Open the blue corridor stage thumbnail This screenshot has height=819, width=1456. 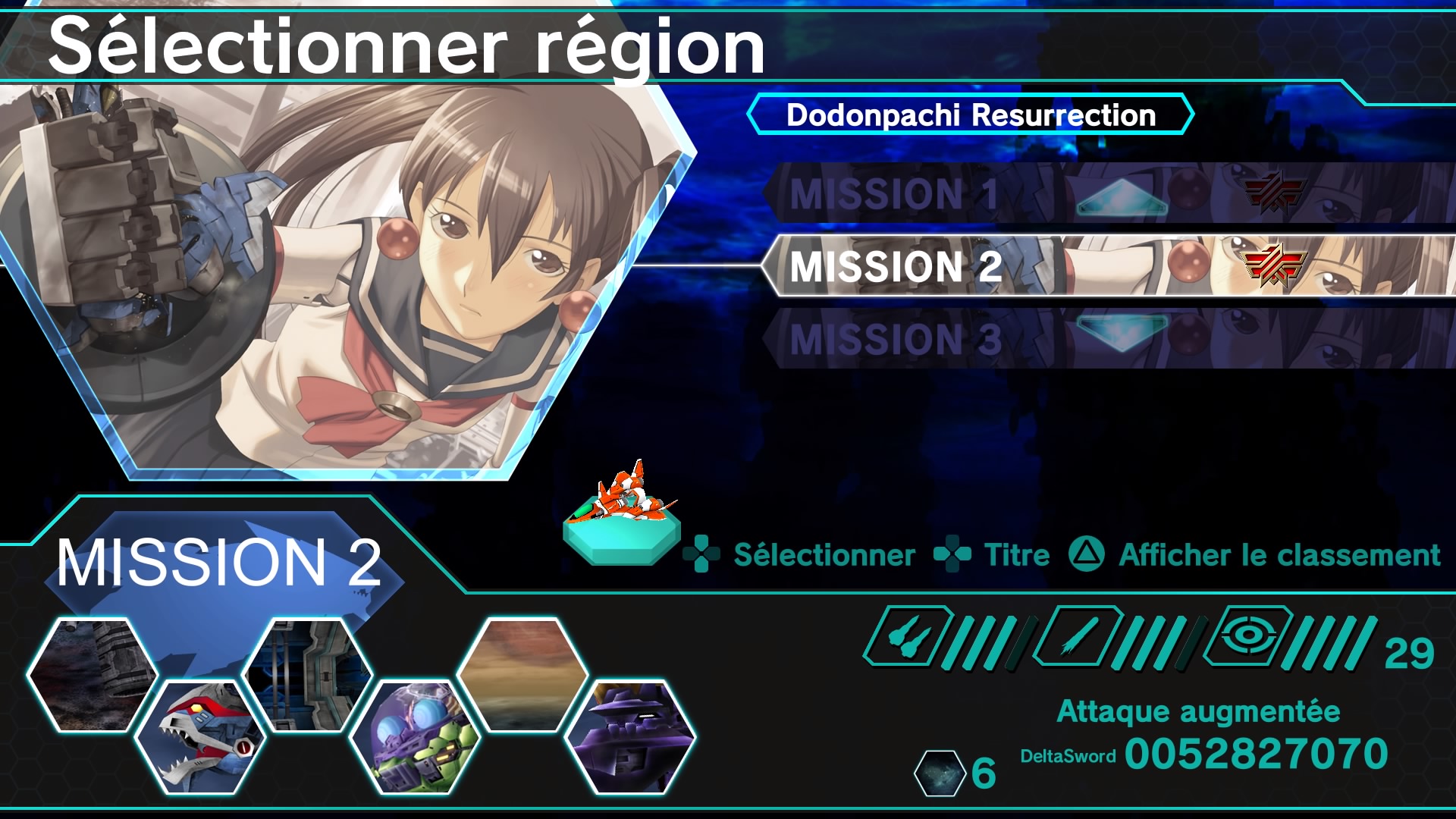tap(306, 674)
